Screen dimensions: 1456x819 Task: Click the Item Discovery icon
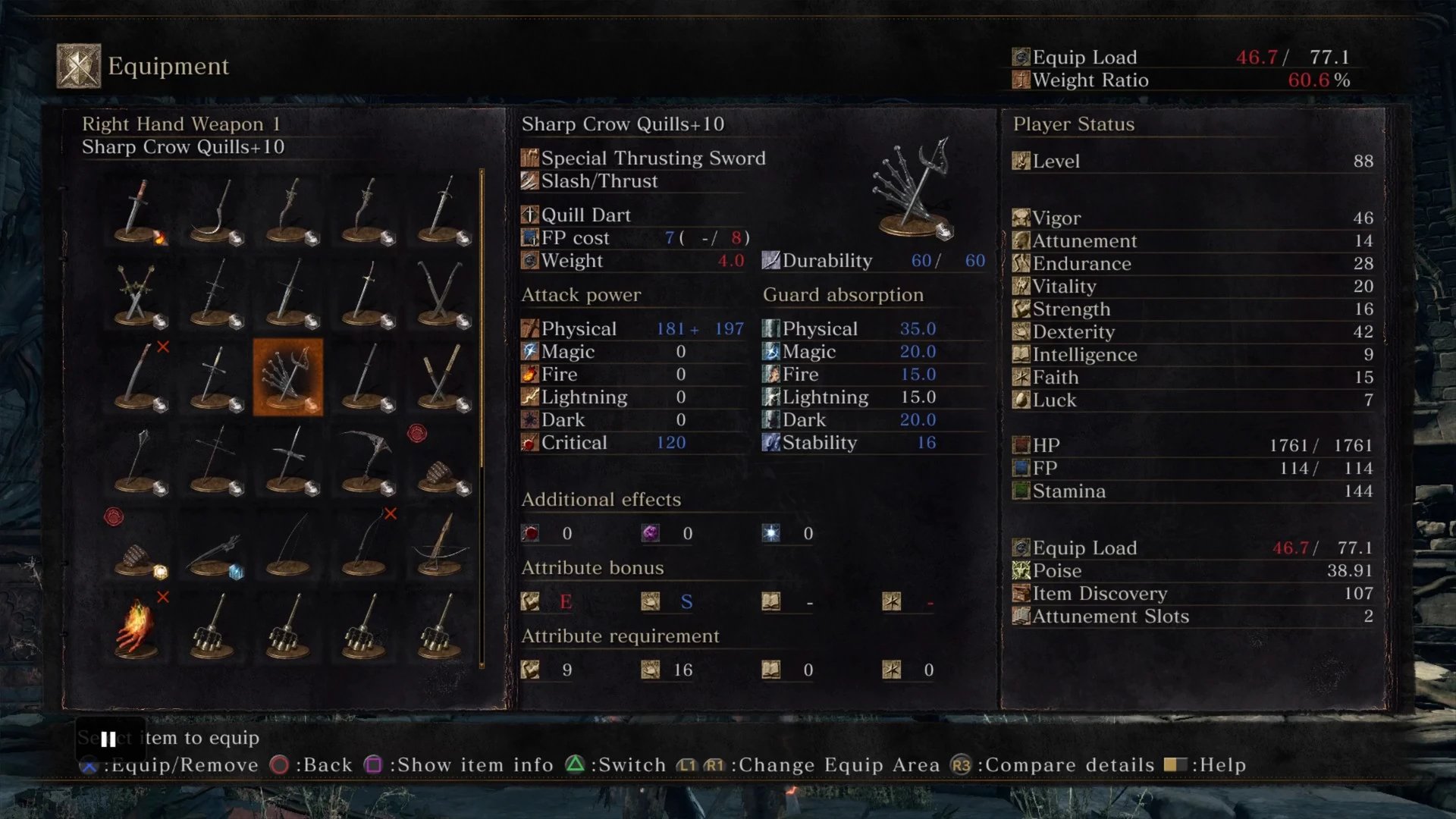tap(1020, 594)
